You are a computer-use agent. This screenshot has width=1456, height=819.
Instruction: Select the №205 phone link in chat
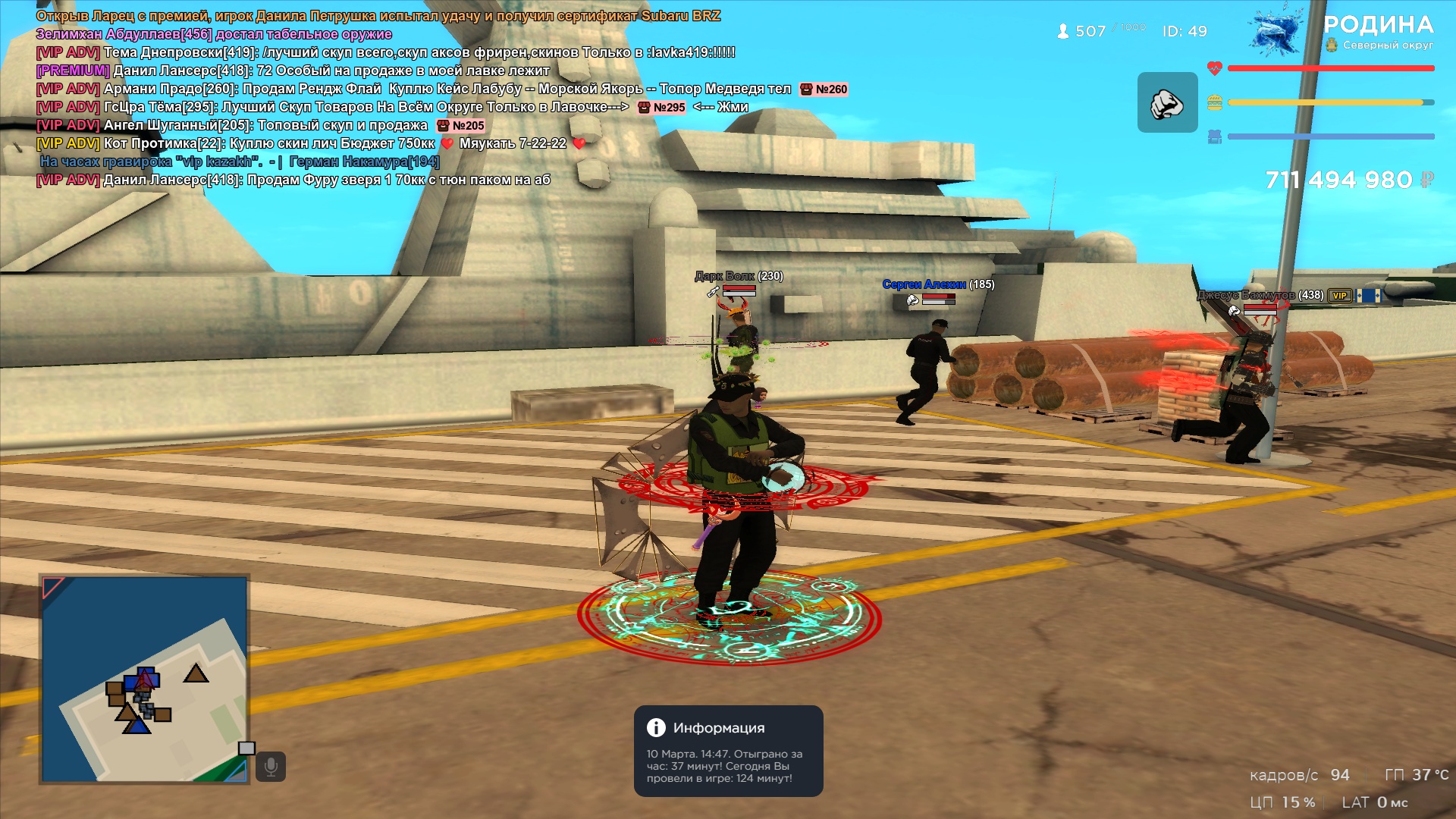[461, 126]
